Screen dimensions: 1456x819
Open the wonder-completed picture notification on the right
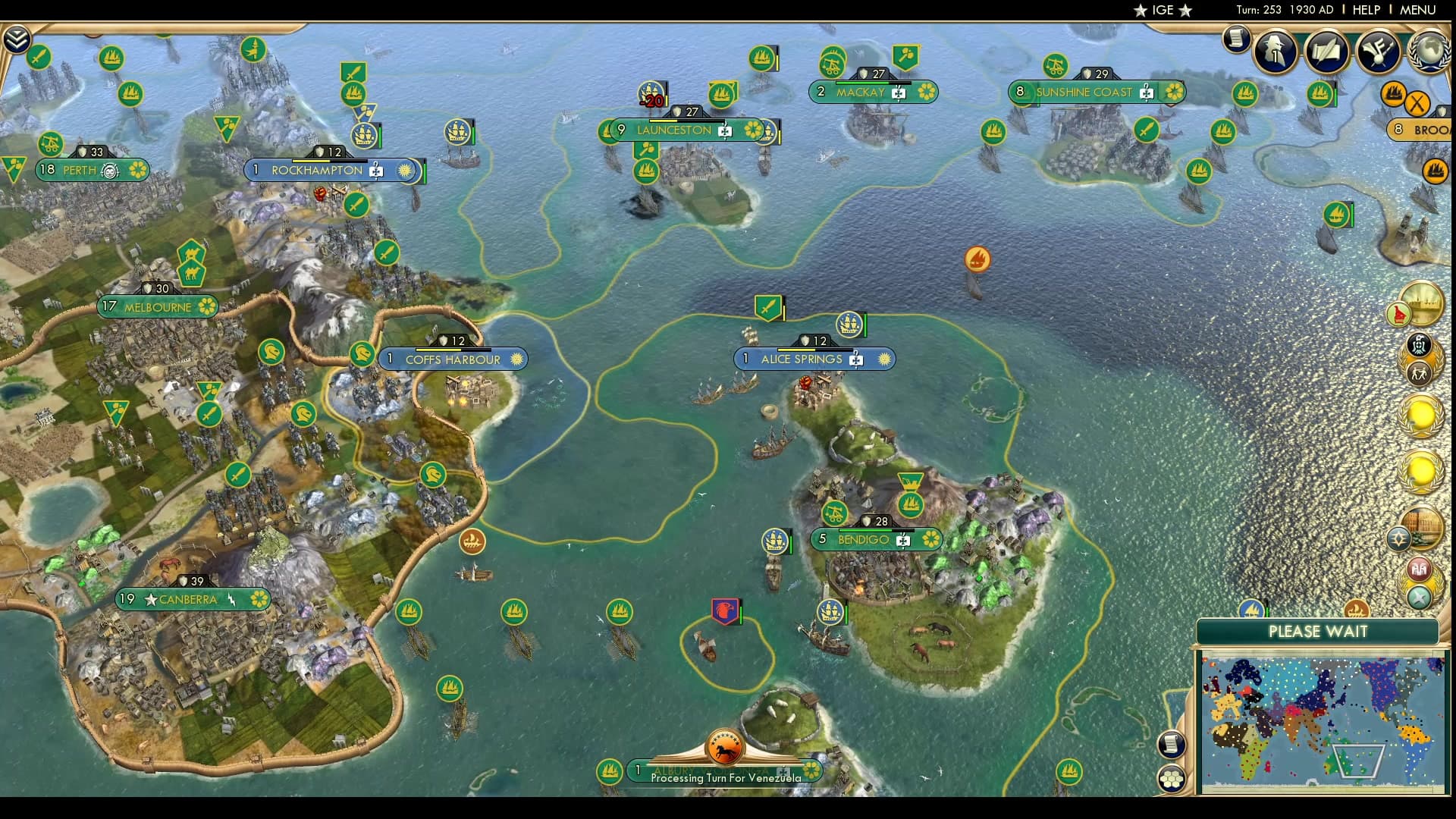(1421, 300)
